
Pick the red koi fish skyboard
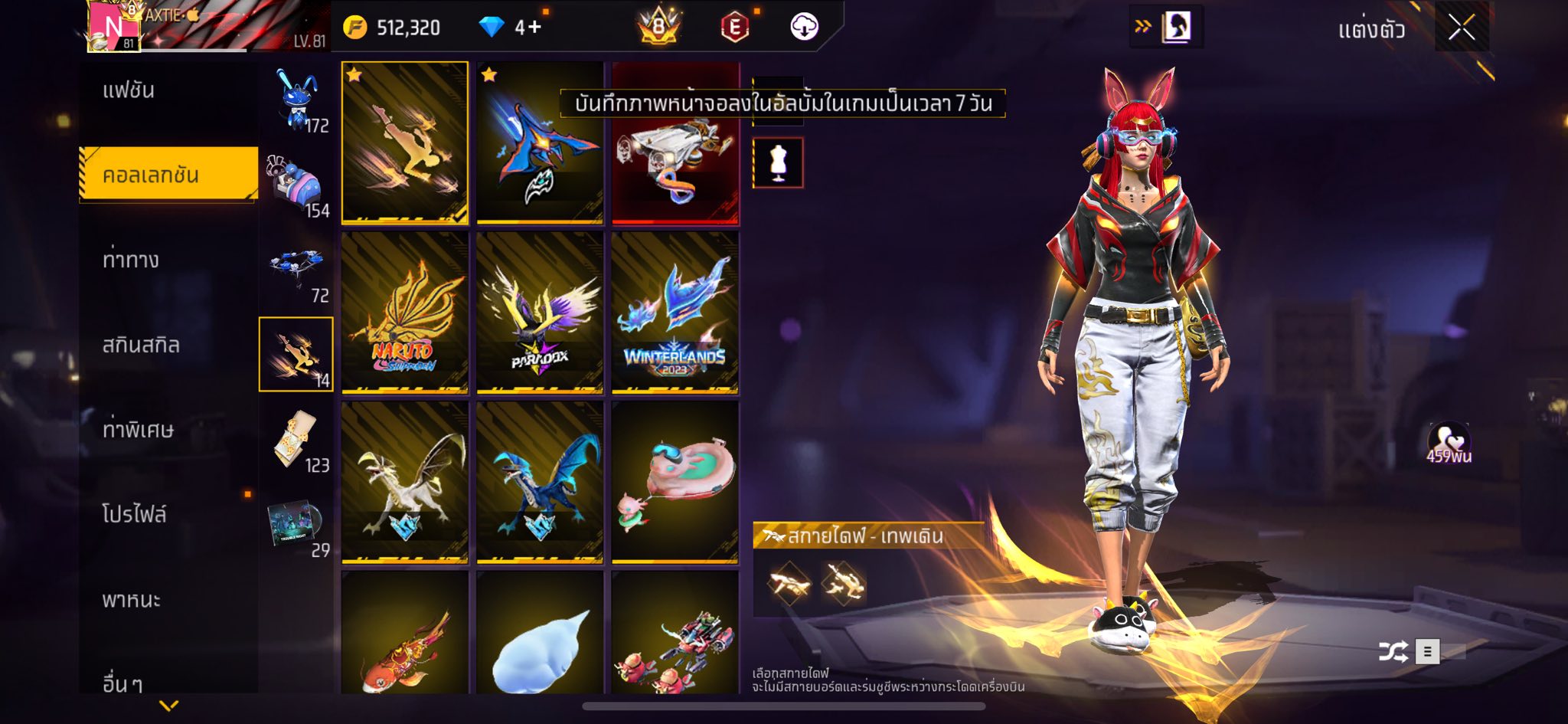tap(404, 634)
